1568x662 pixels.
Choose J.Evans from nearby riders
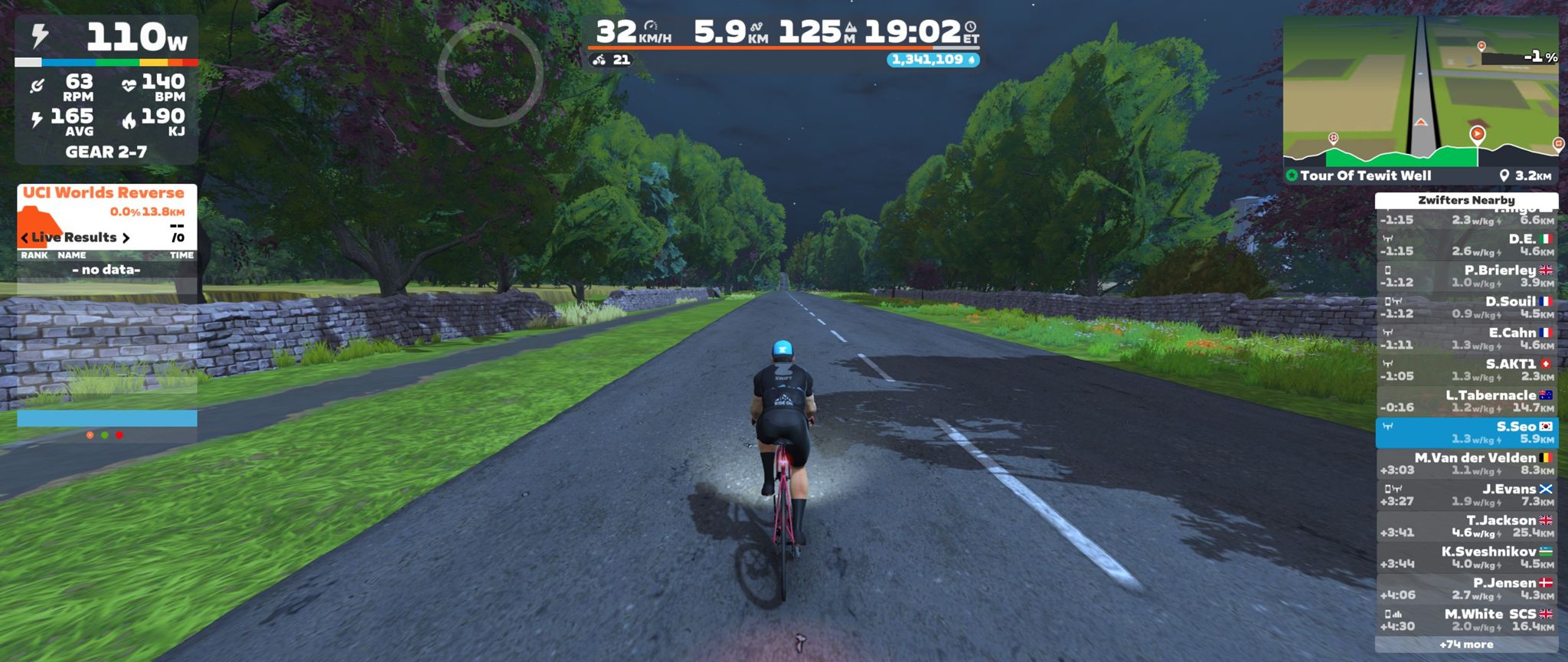tap(1466, 496)
